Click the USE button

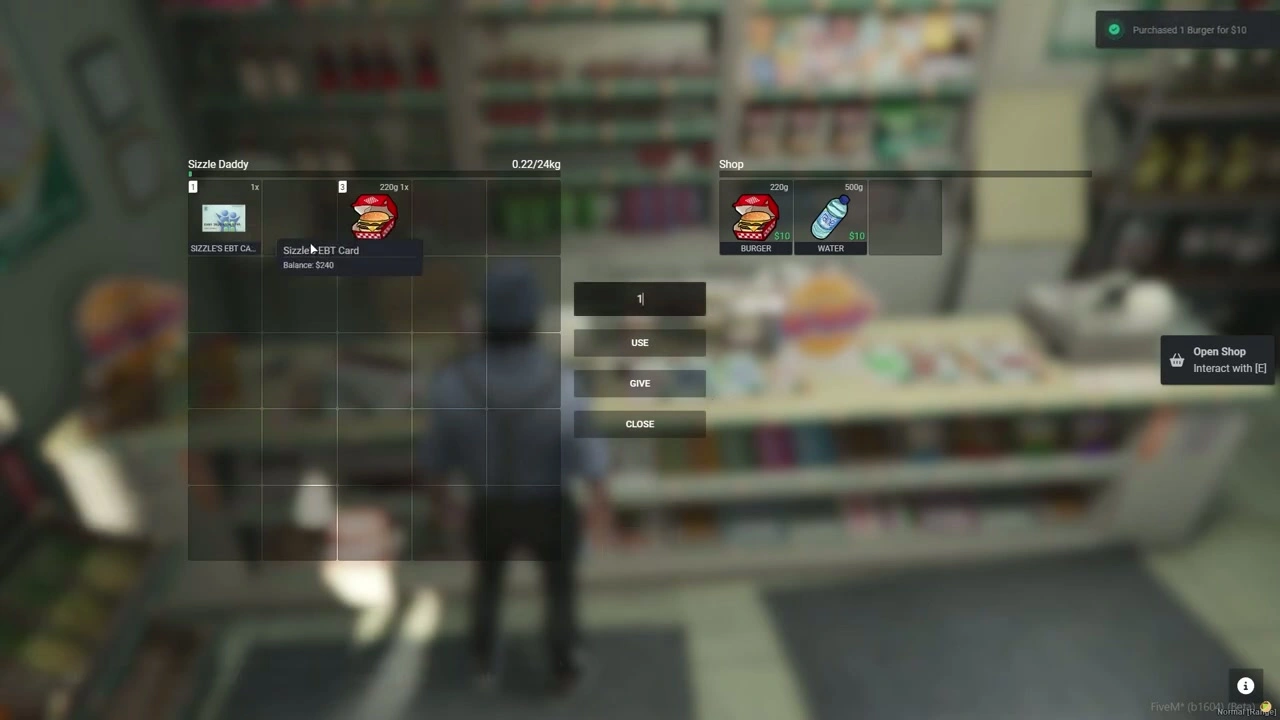pos(639,343)
